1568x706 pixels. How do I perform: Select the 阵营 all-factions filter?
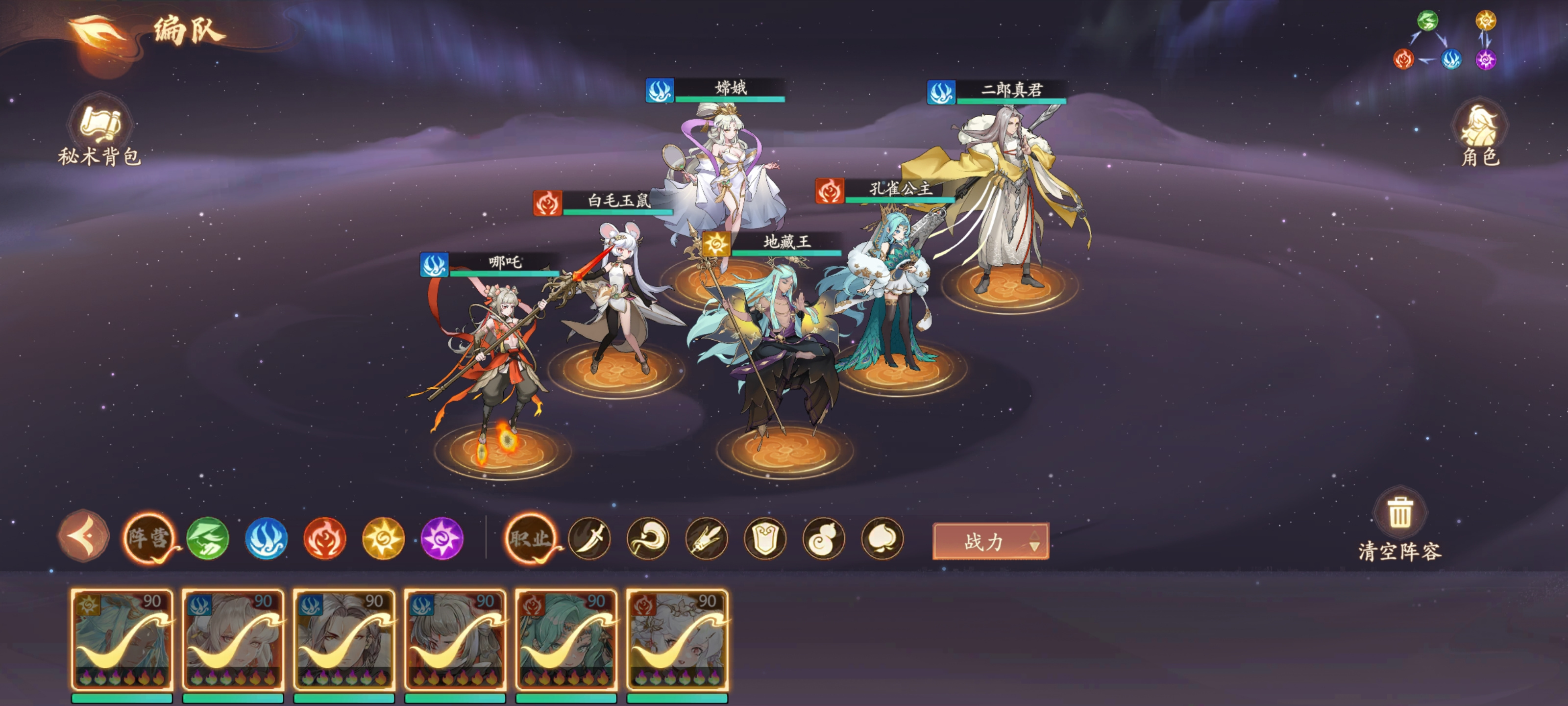(x=148, y=538)
